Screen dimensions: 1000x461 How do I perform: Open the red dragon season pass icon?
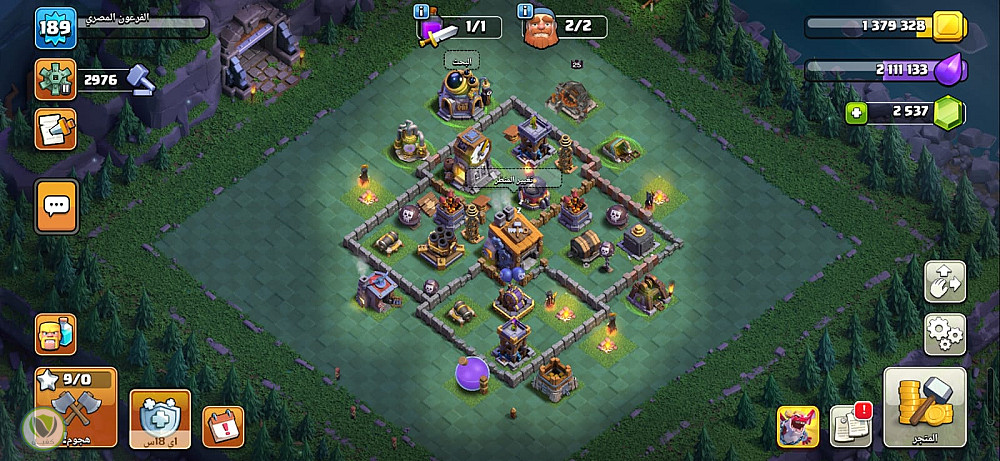(x=797, y=426)
